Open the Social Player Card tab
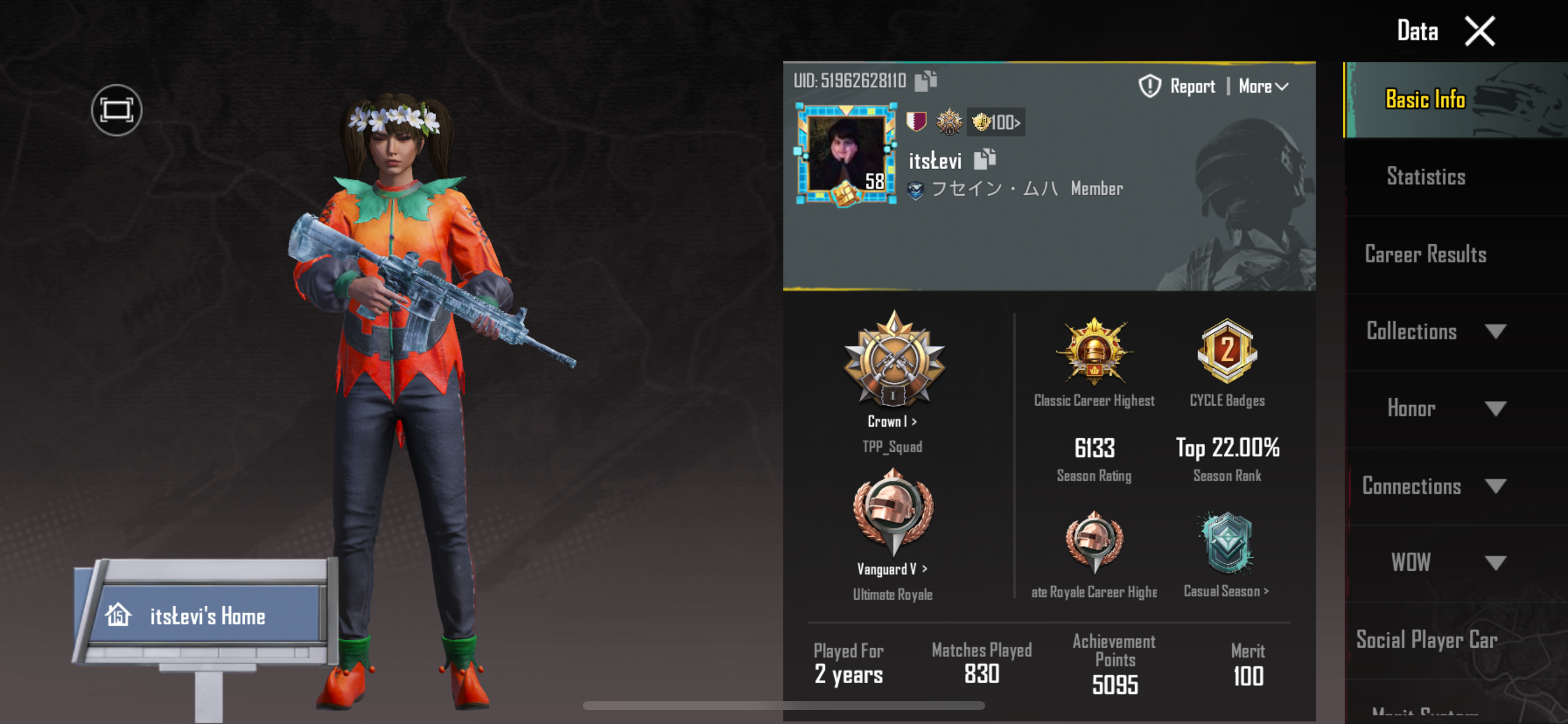This screenshot has height=724, width=1568. click(1426, 639)
